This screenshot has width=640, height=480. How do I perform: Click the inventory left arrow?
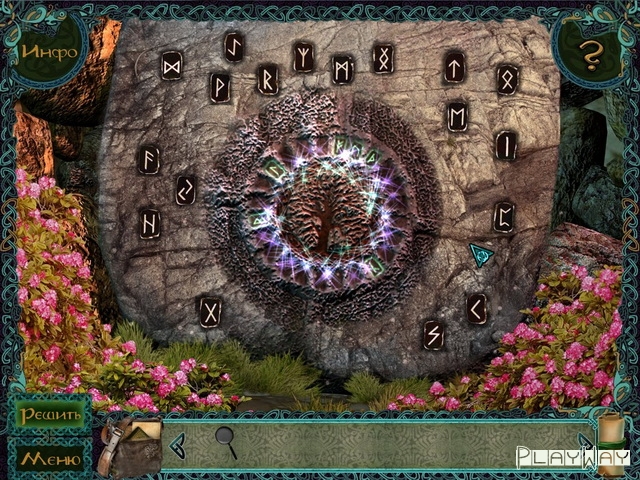[x=177, y=442]
